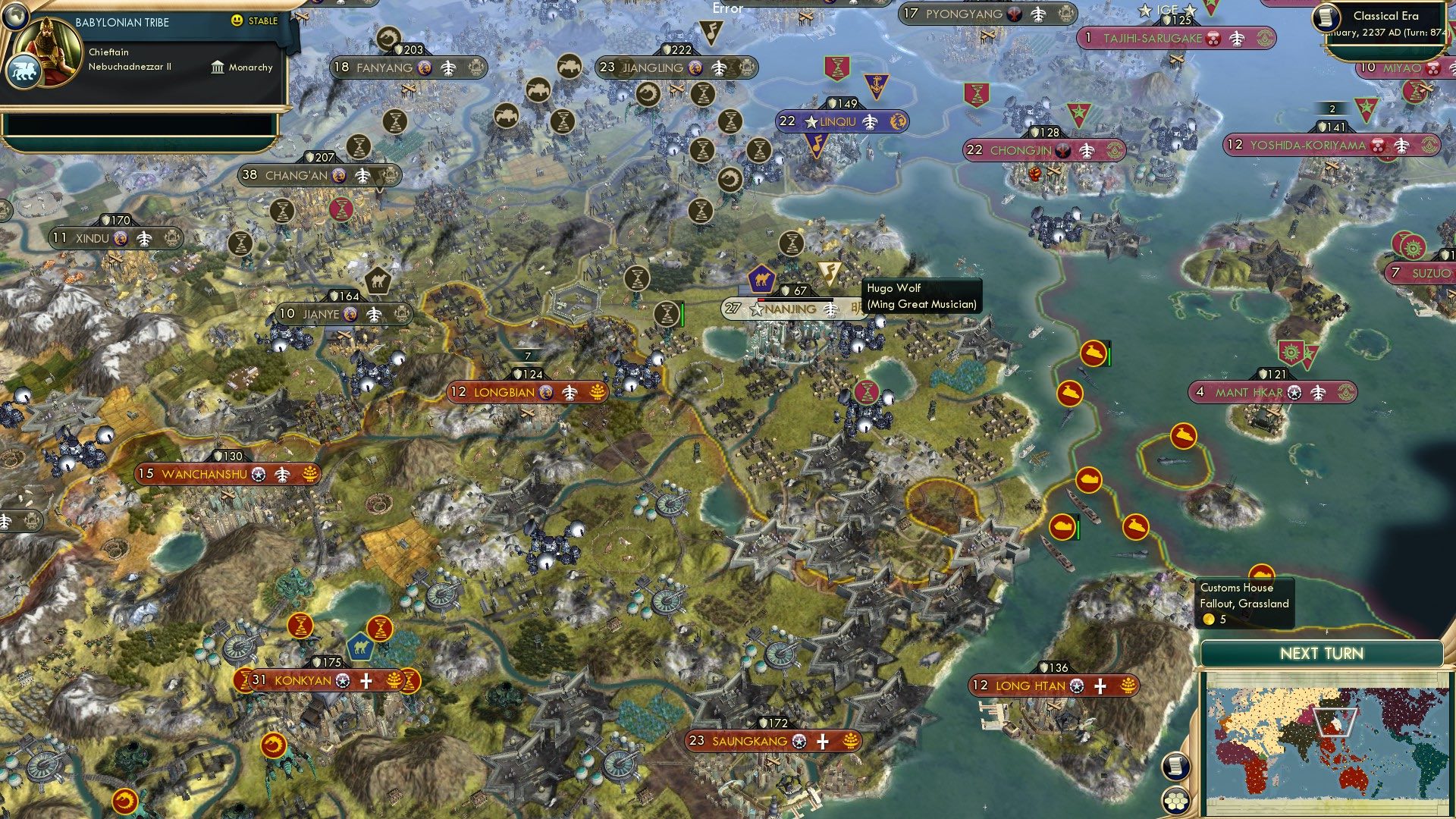Click the puppet governance icon on Fanyang's banner
Viewport: 1456px width, 819px height.
click(476, 68)
